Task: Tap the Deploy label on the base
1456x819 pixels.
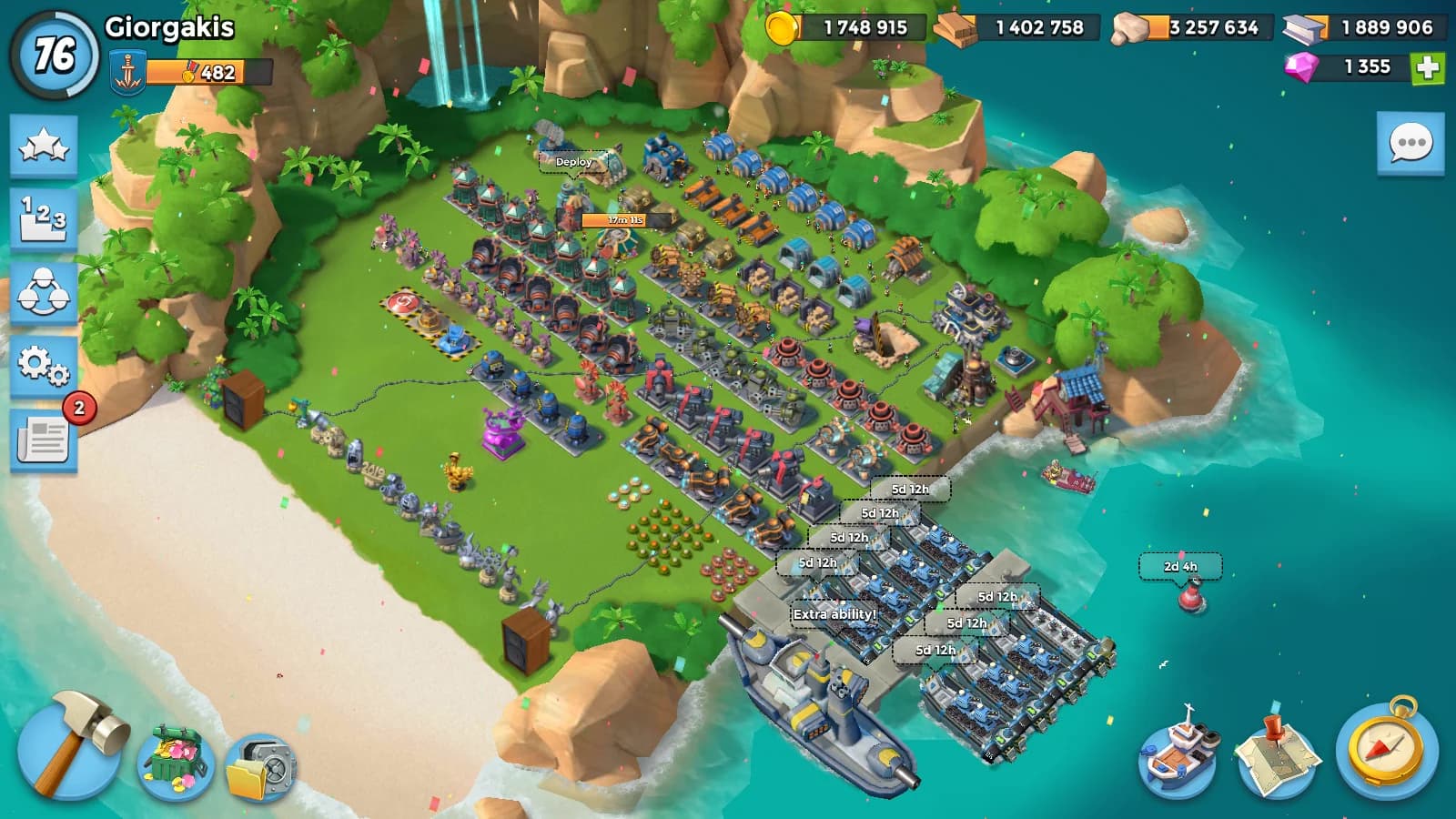Action: [573, 162]
